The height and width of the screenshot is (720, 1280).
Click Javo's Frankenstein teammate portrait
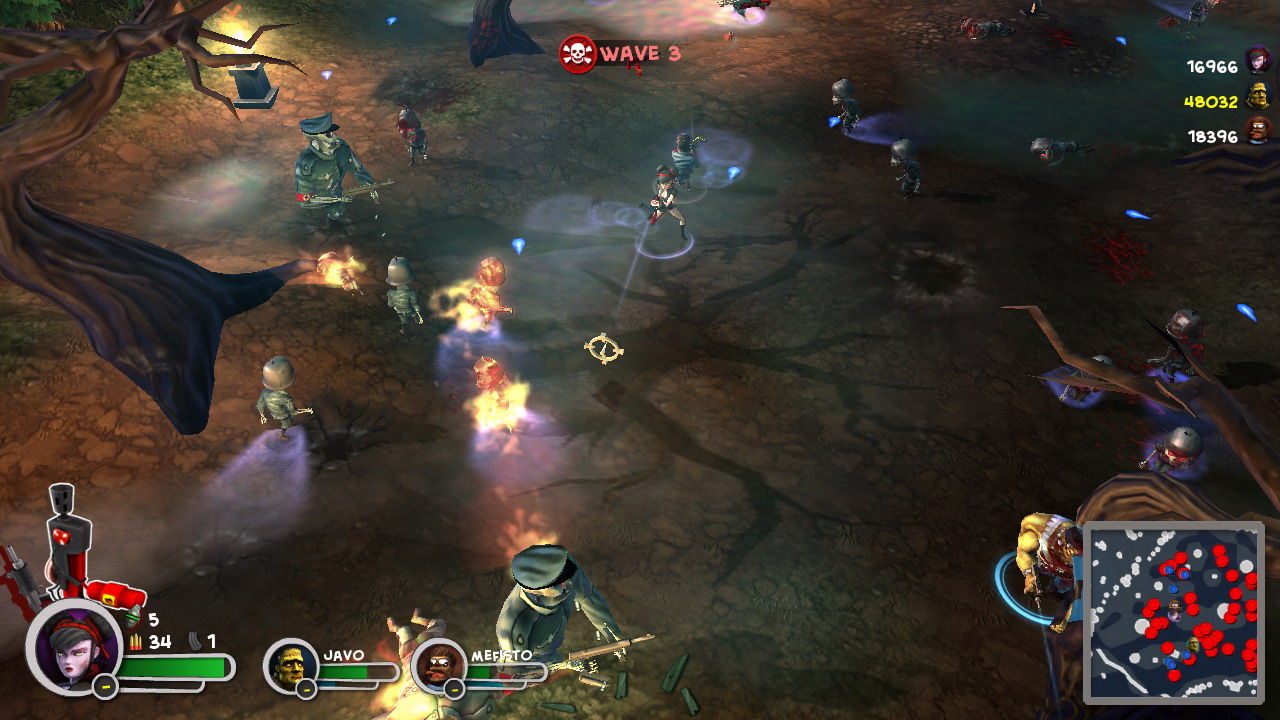click(x=290, y=665)
